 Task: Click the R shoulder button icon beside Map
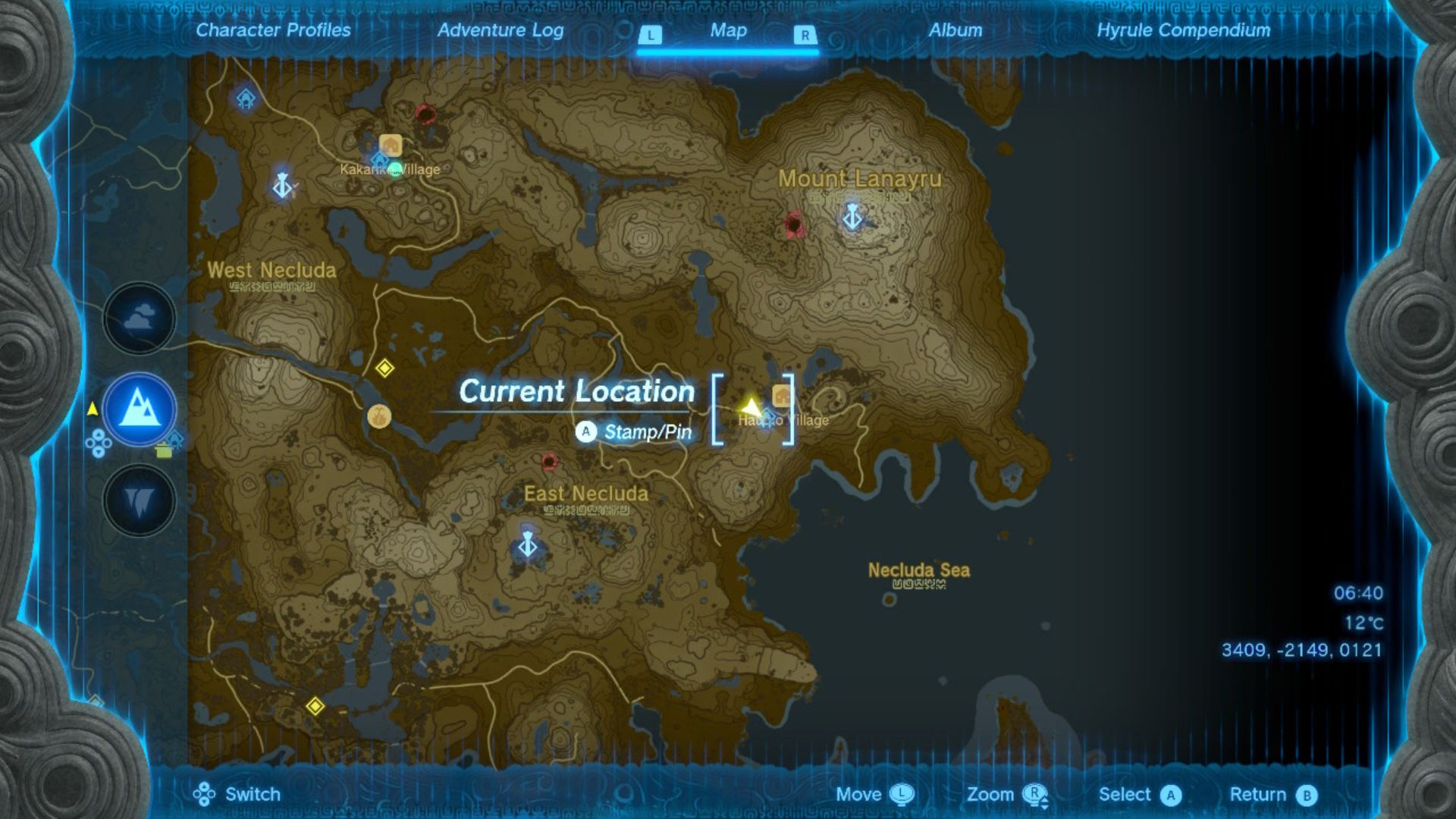[805, 33]
